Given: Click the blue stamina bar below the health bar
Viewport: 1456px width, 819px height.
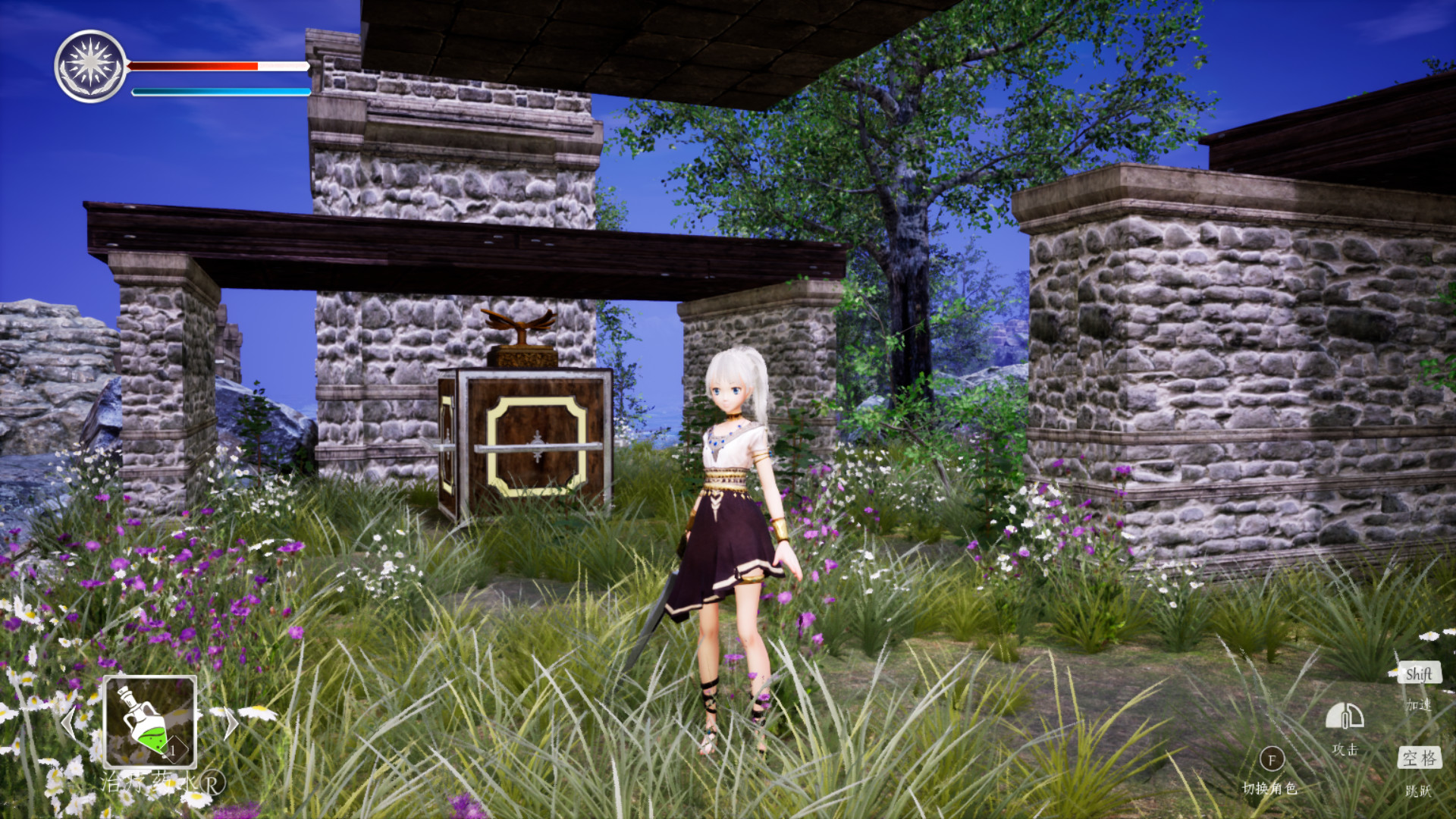Looking at the screenshot, I should click(220, 92).
